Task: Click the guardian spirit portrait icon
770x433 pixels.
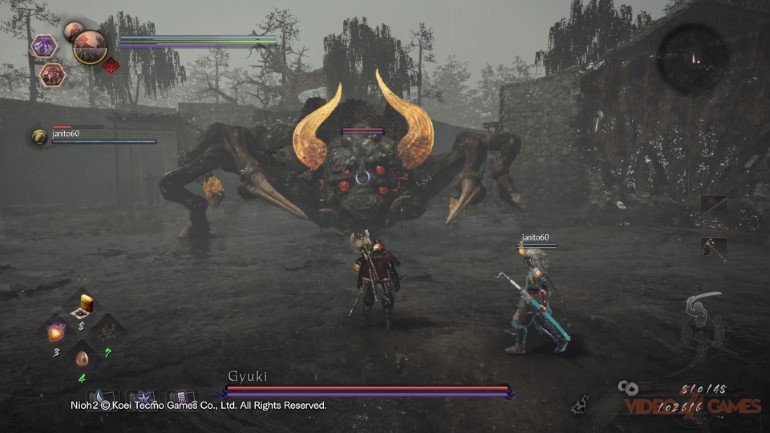Action: click(90, 45)
